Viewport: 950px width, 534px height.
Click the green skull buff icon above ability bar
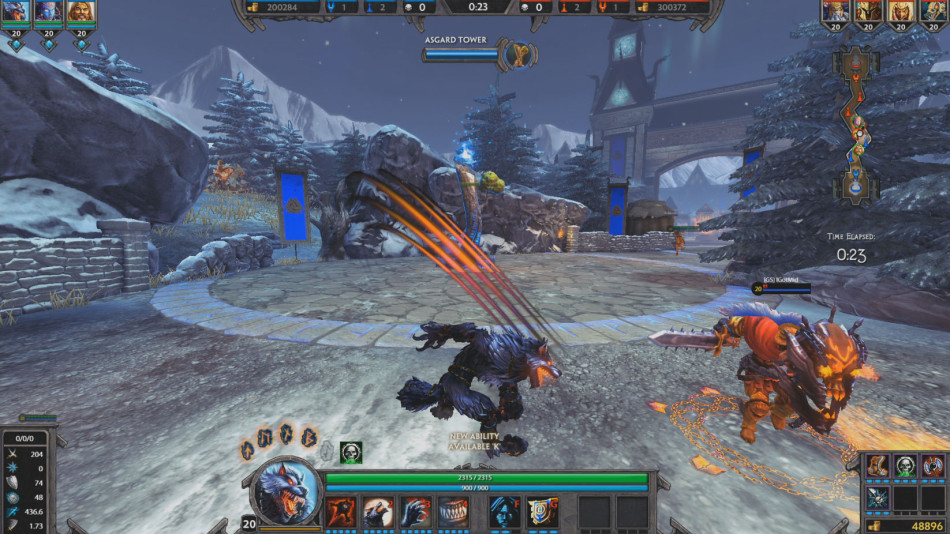(350, 452)
